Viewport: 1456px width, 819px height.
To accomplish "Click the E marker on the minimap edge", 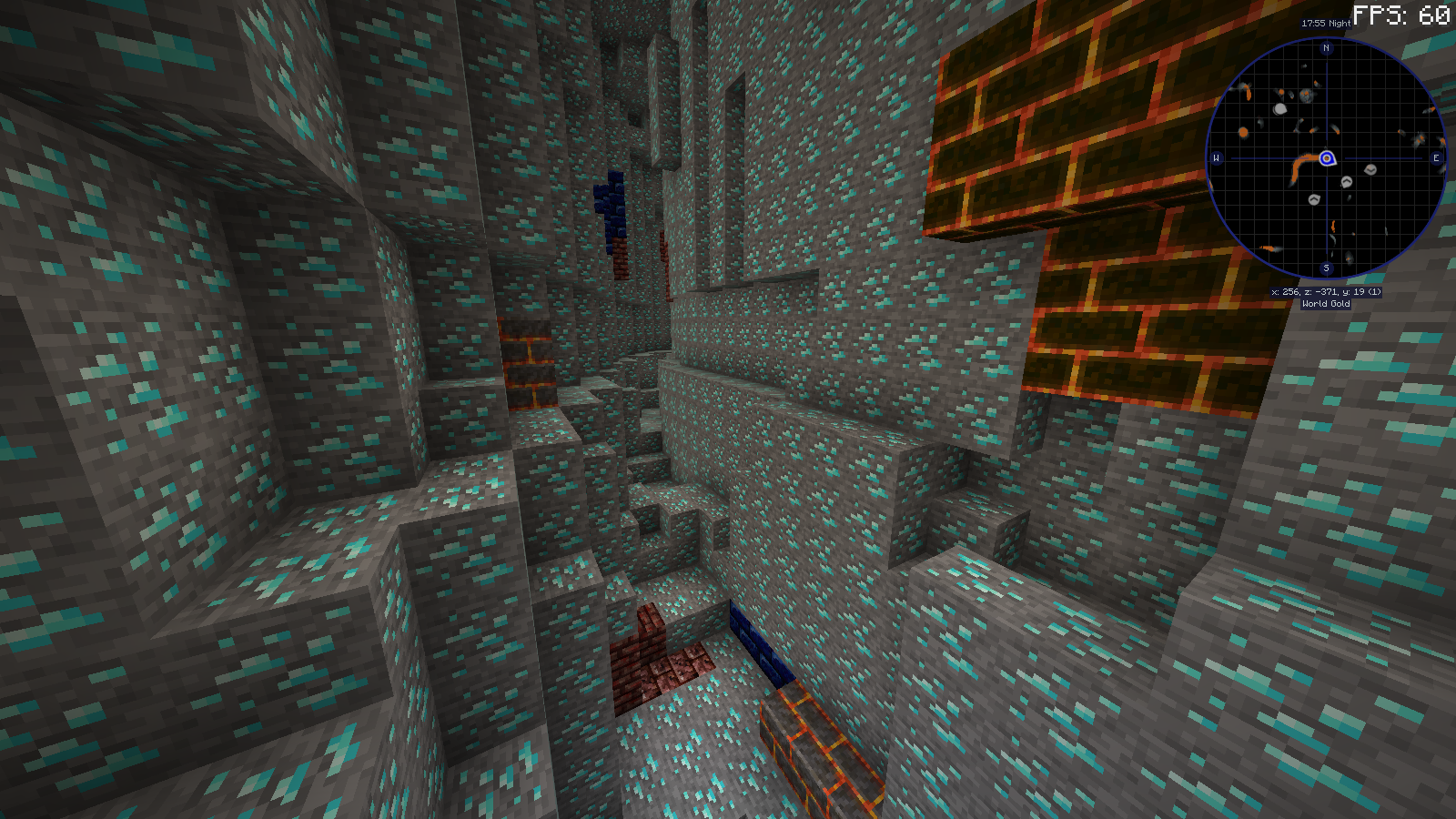I will click(1436, 157).
